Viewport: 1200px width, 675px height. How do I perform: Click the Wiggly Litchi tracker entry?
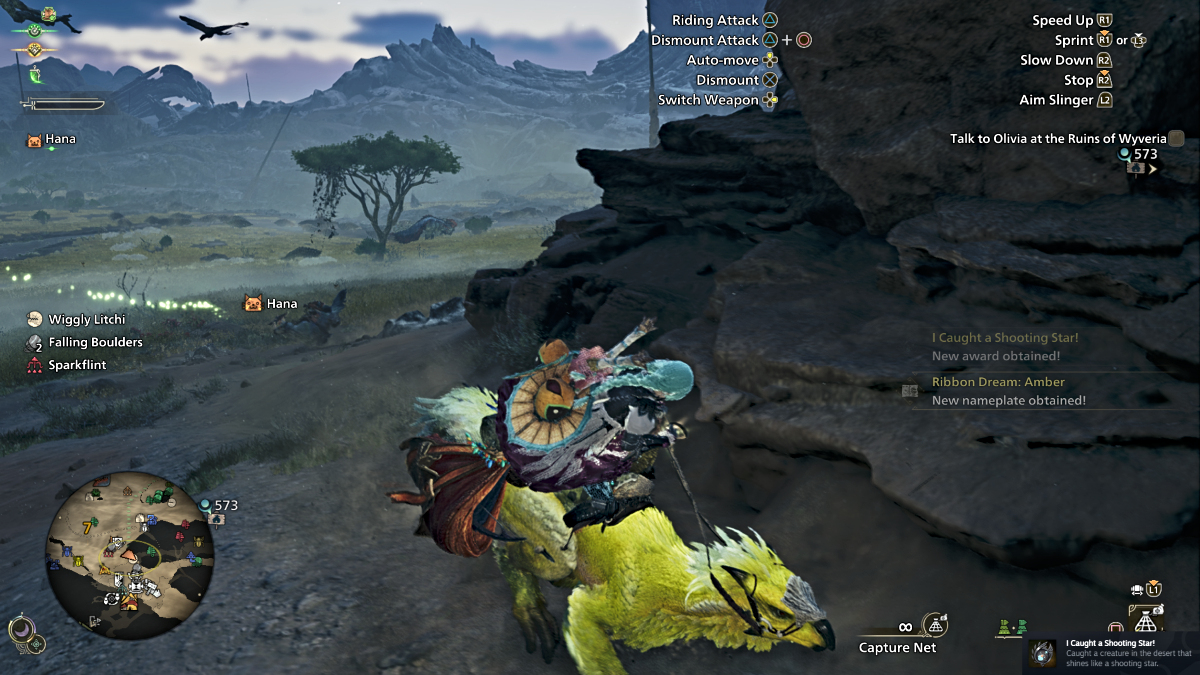click(x=84, y=320)
